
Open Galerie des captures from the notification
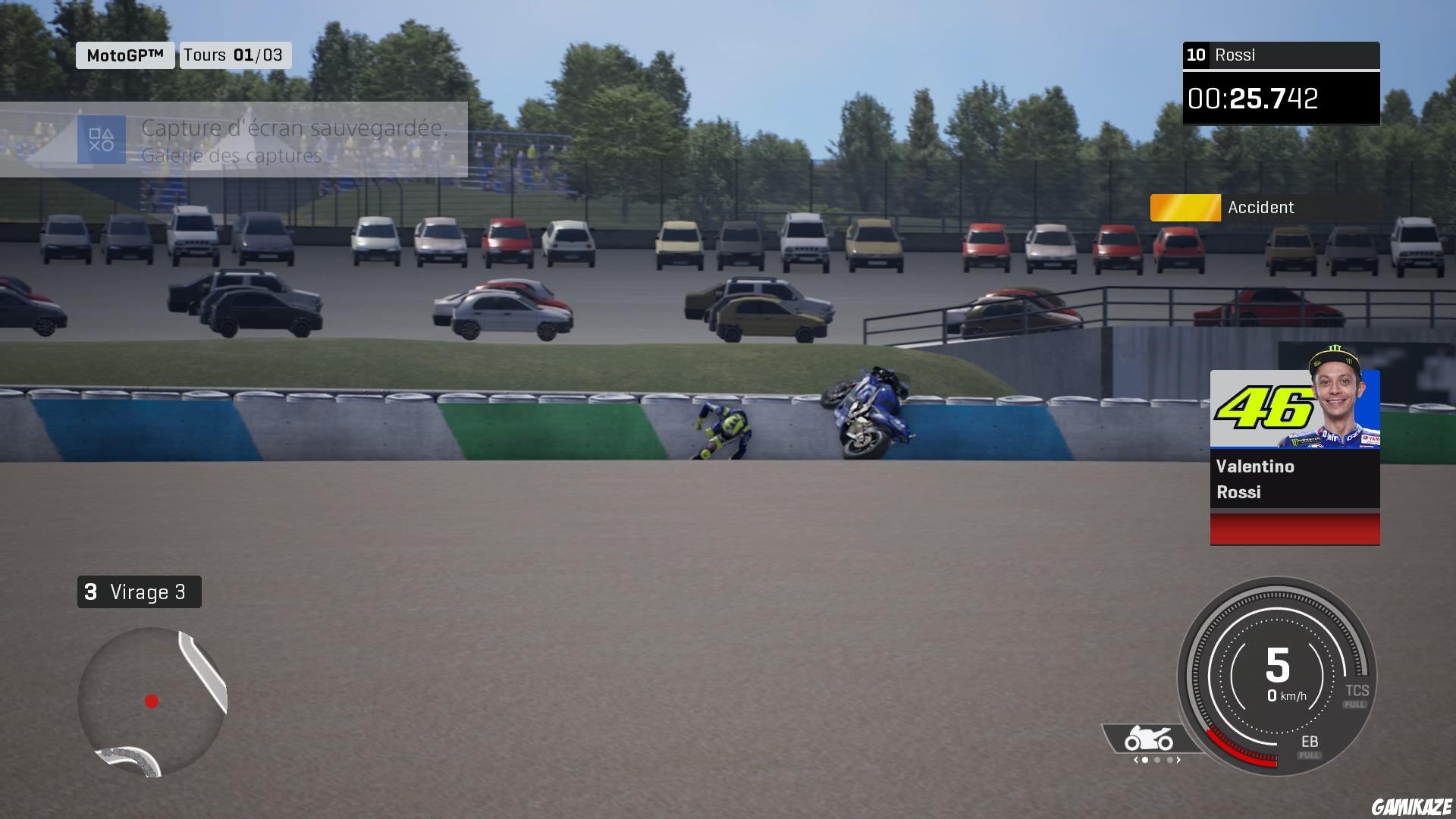click(x=231, y=157)
